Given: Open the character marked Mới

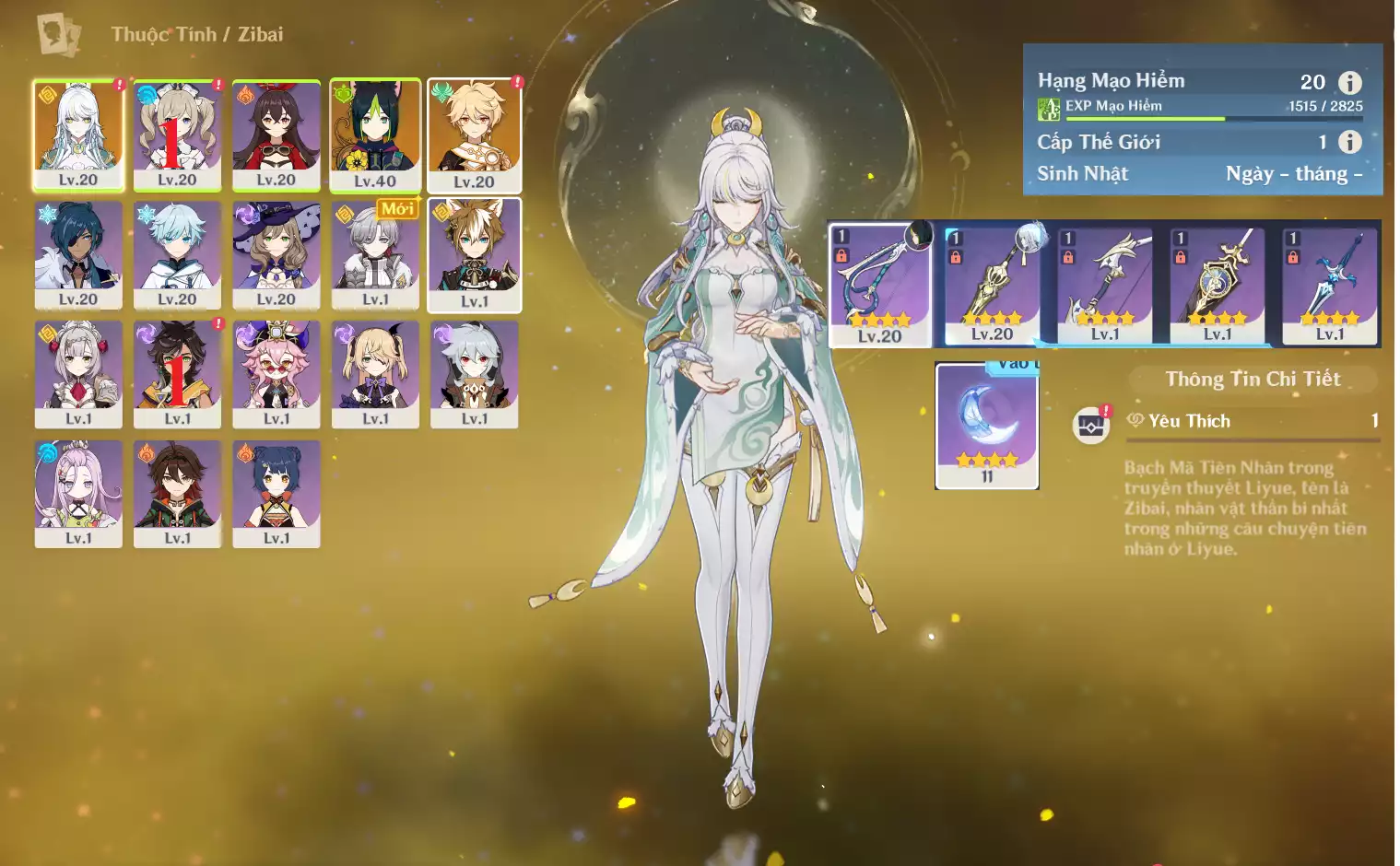Looking at the screenshot, I should tap(375, 254).
